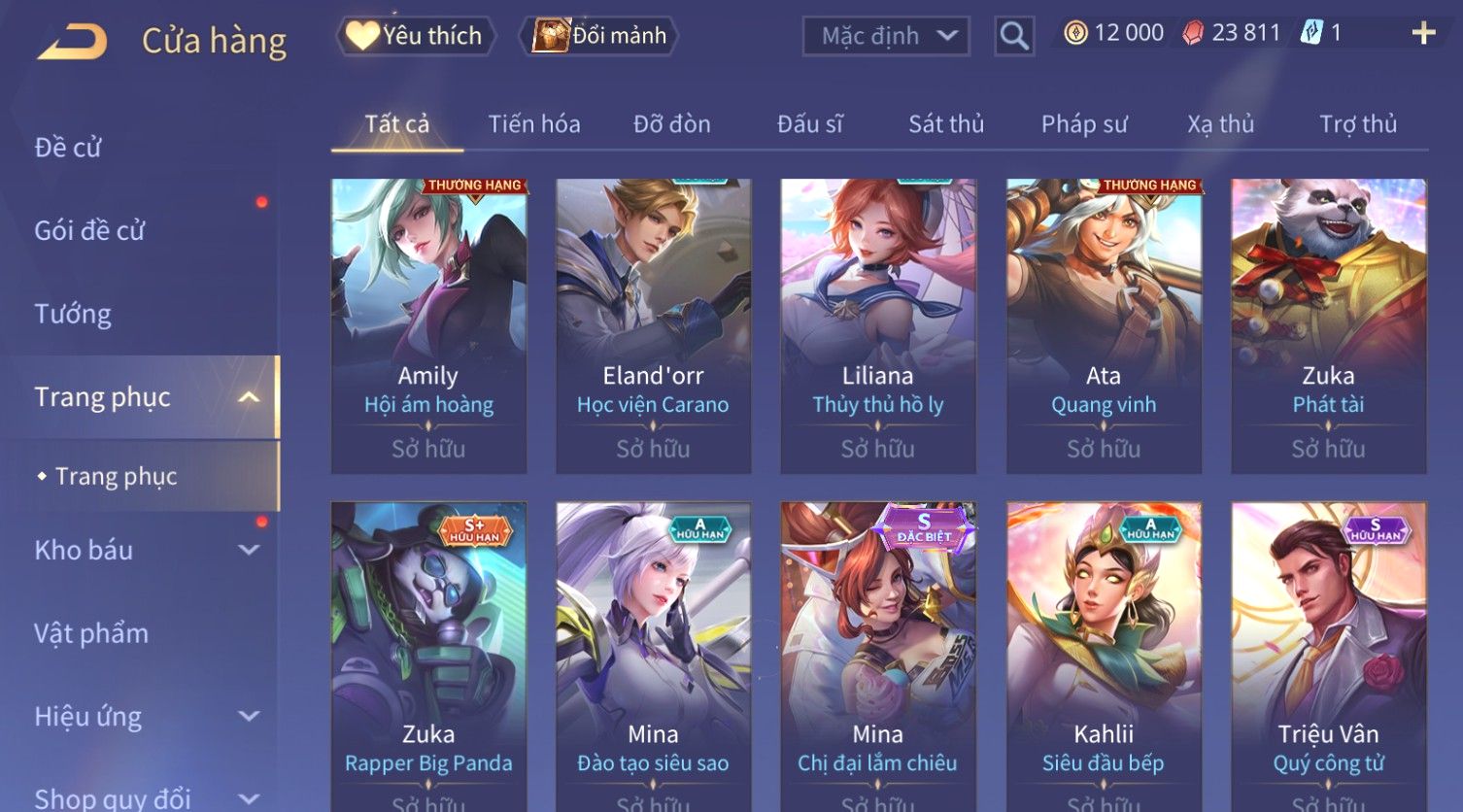Switch to the Tiến hóa tab
This screenshot has width=1463, height=812.
click(x=534, y=124)
